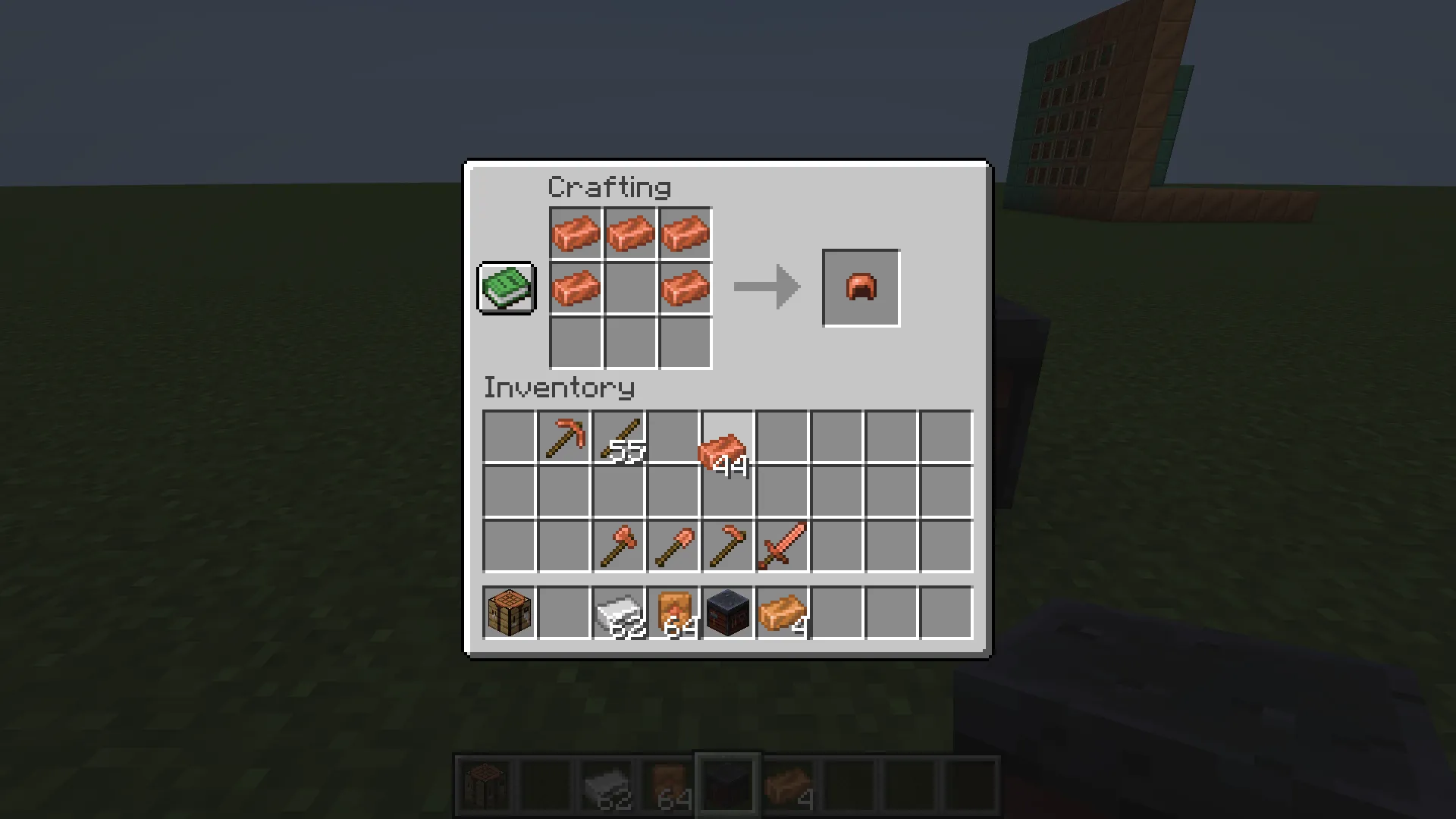Select the copper pickaxe in the inventory

pyautogui.click(x=563, y=438)
